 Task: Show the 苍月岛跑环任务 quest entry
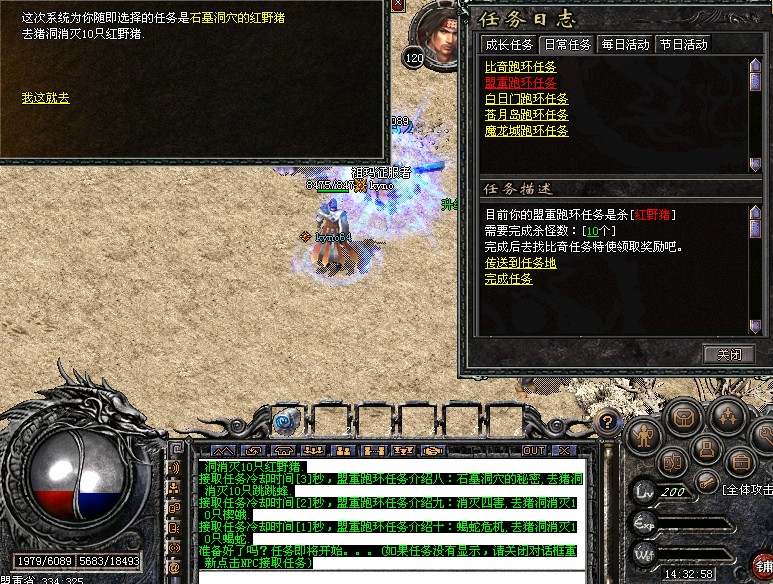(526, 115)
